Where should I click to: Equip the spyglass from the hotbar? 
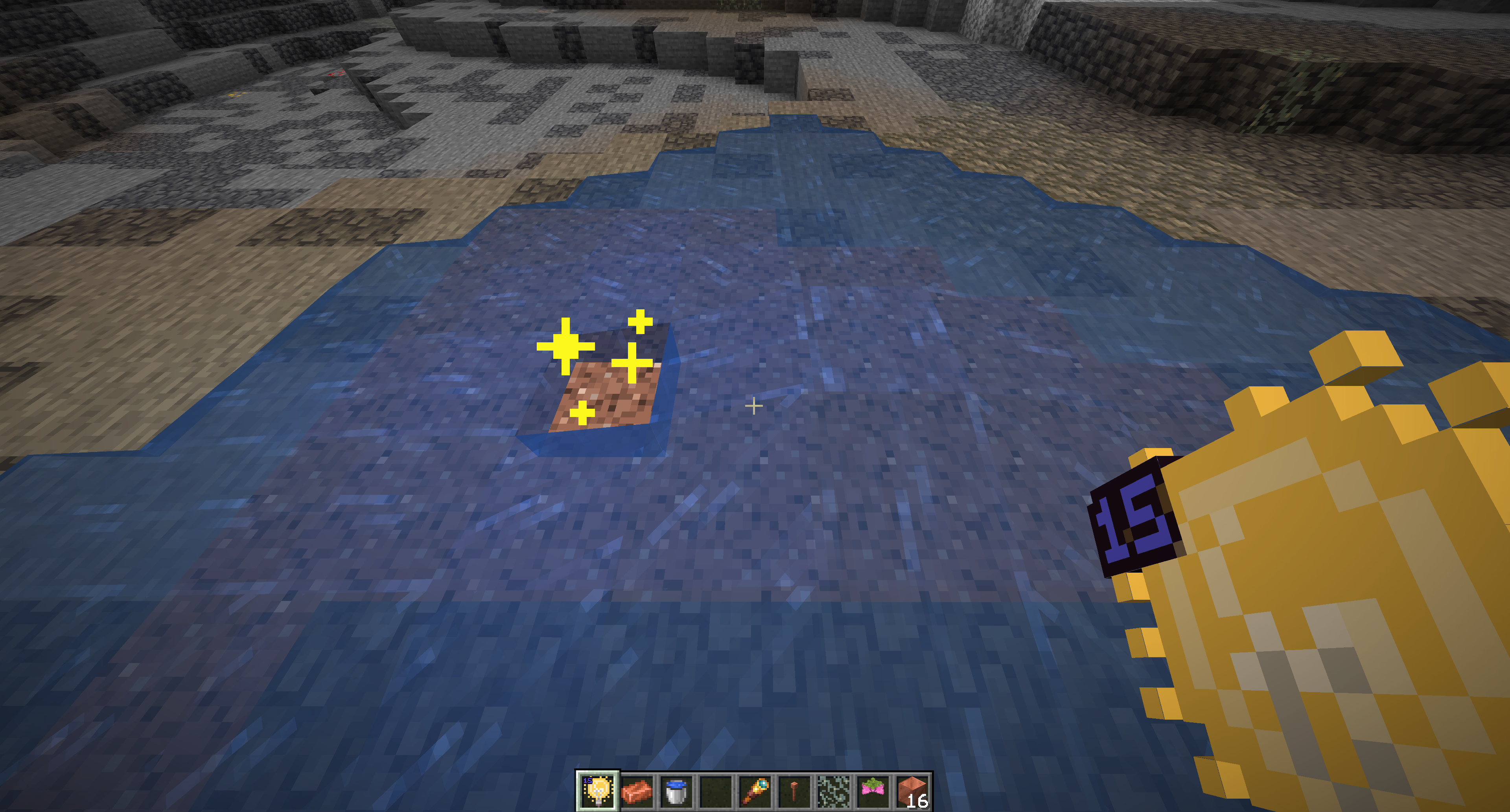(x=755, y=791)
